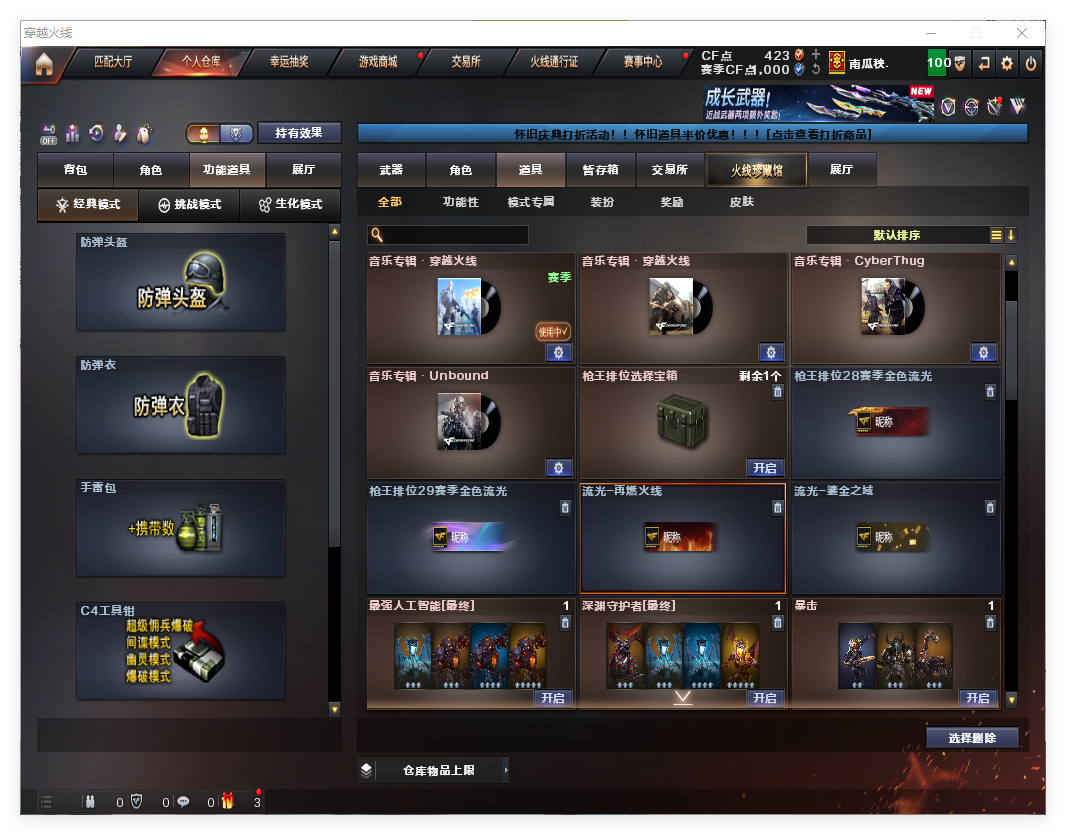Open the 默认排序 sort dropdown
1066x835 pixels.
tap(897, 235)
